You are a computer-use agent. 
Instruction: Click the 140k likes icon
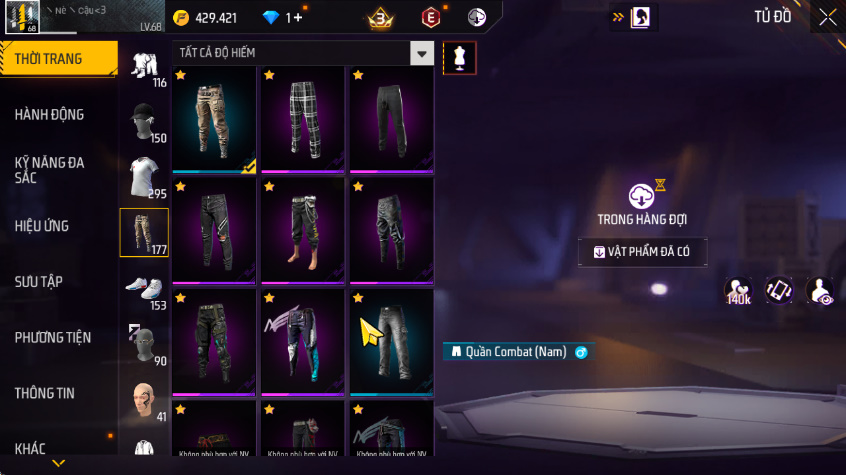click(x=739, y=291)
